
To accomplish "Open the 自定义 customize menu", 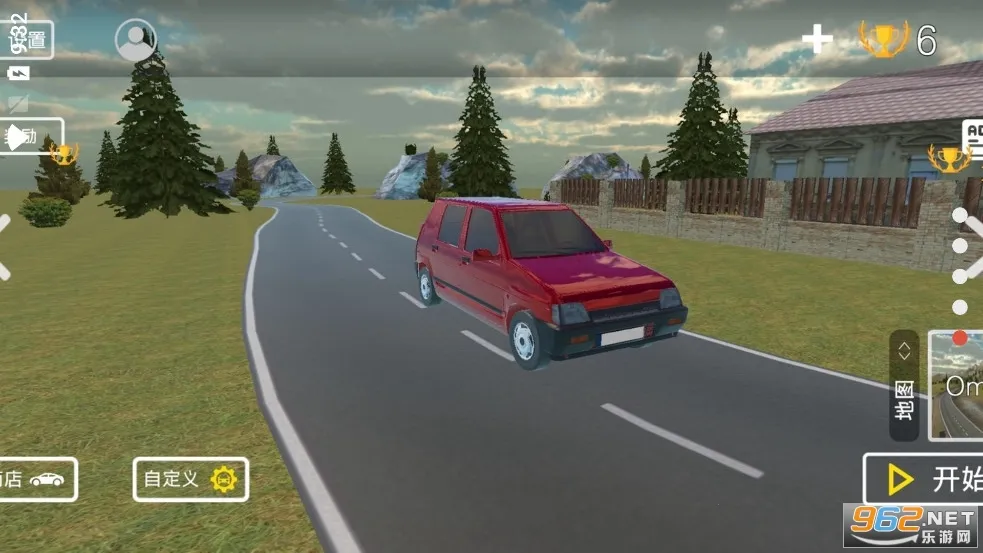I will 190,480.
